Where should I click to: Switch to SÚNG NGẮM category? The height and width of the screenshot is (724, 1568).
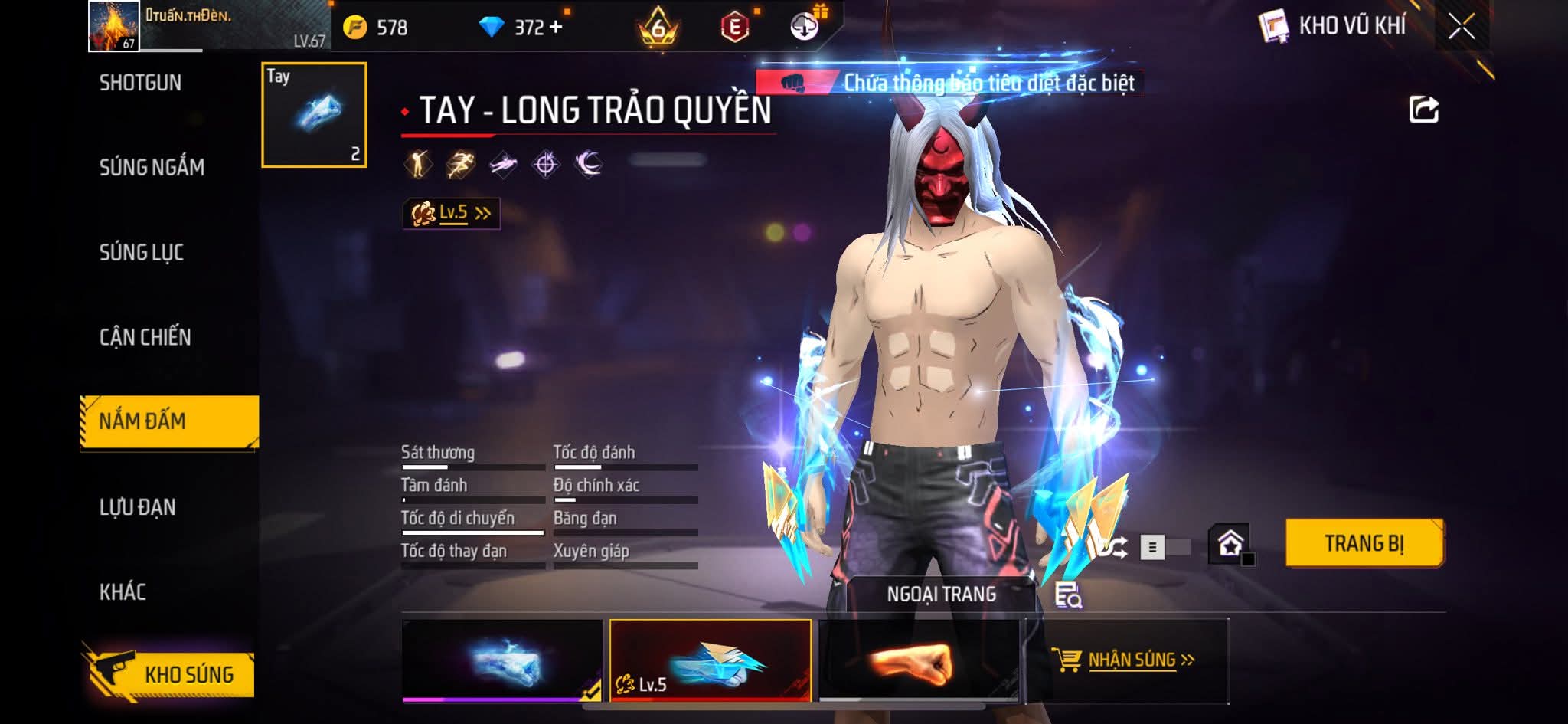[152, 167]
